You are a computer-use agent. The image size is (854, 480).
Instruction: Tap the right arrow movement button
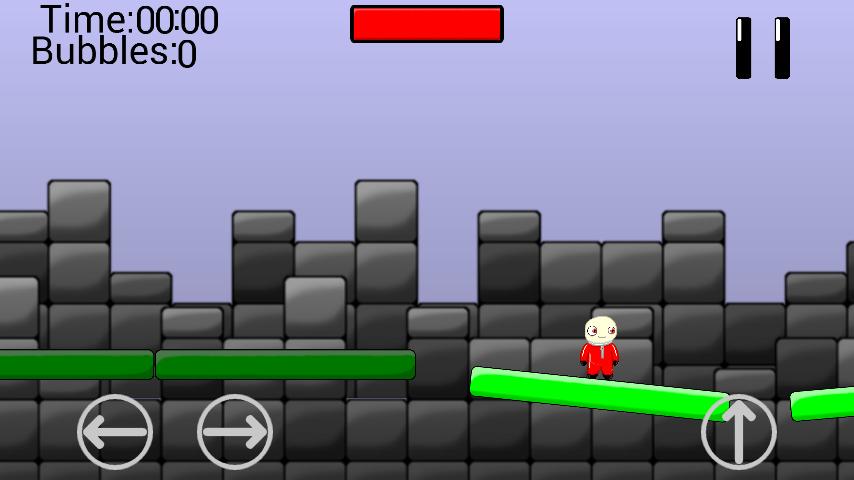(x=235, y=432)
